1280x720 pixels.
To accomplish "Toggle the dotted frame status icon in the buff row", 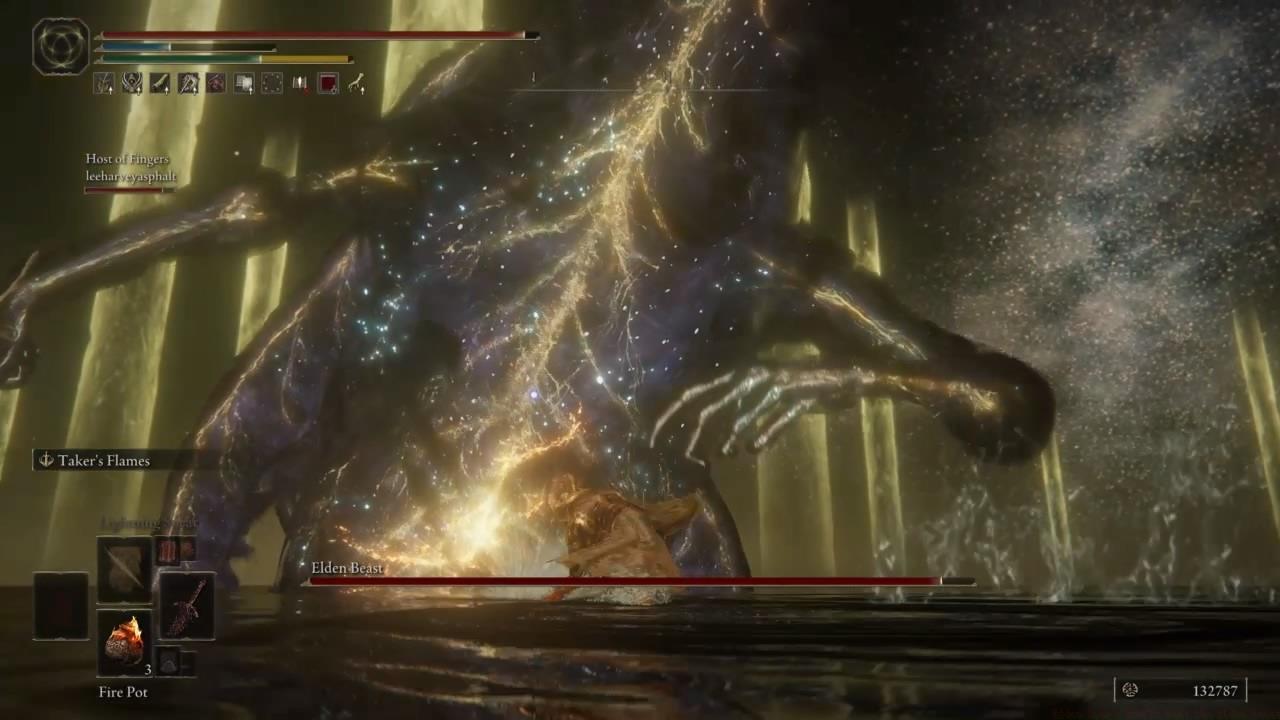I will click(271, 83).
